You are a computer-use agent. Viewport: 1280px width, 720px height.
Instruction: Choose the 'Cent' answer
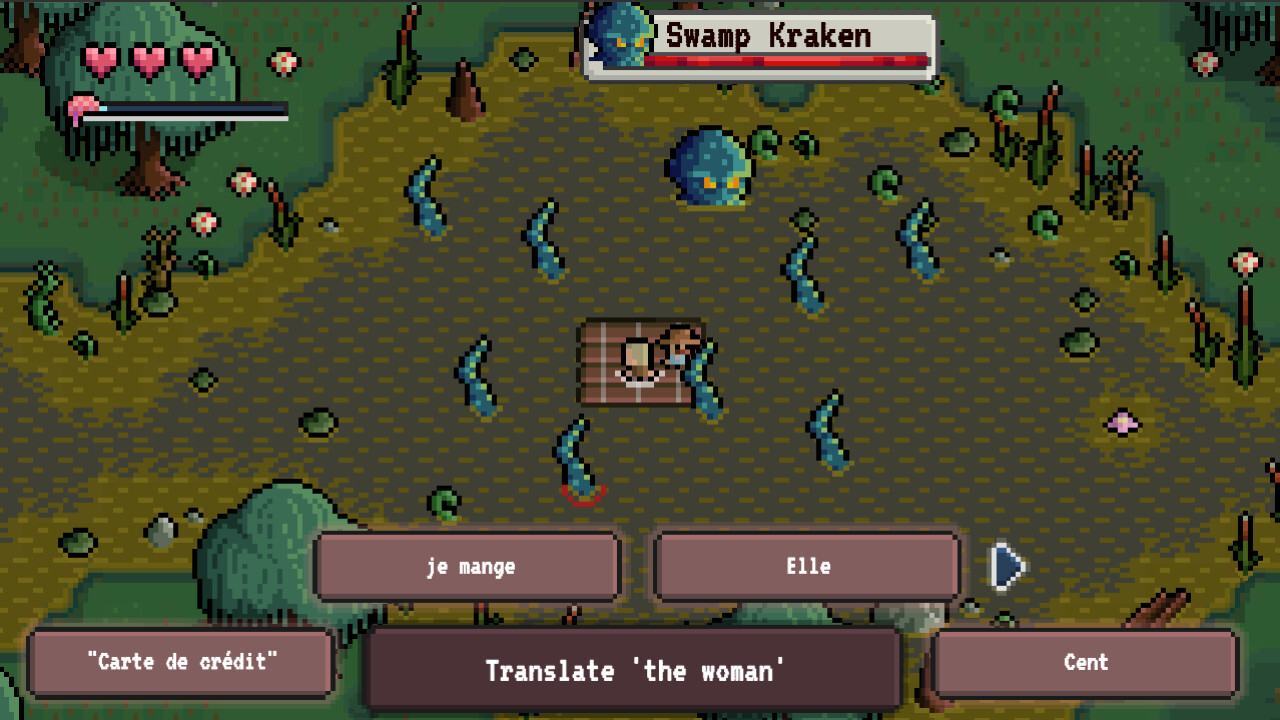coord(1086,662)
